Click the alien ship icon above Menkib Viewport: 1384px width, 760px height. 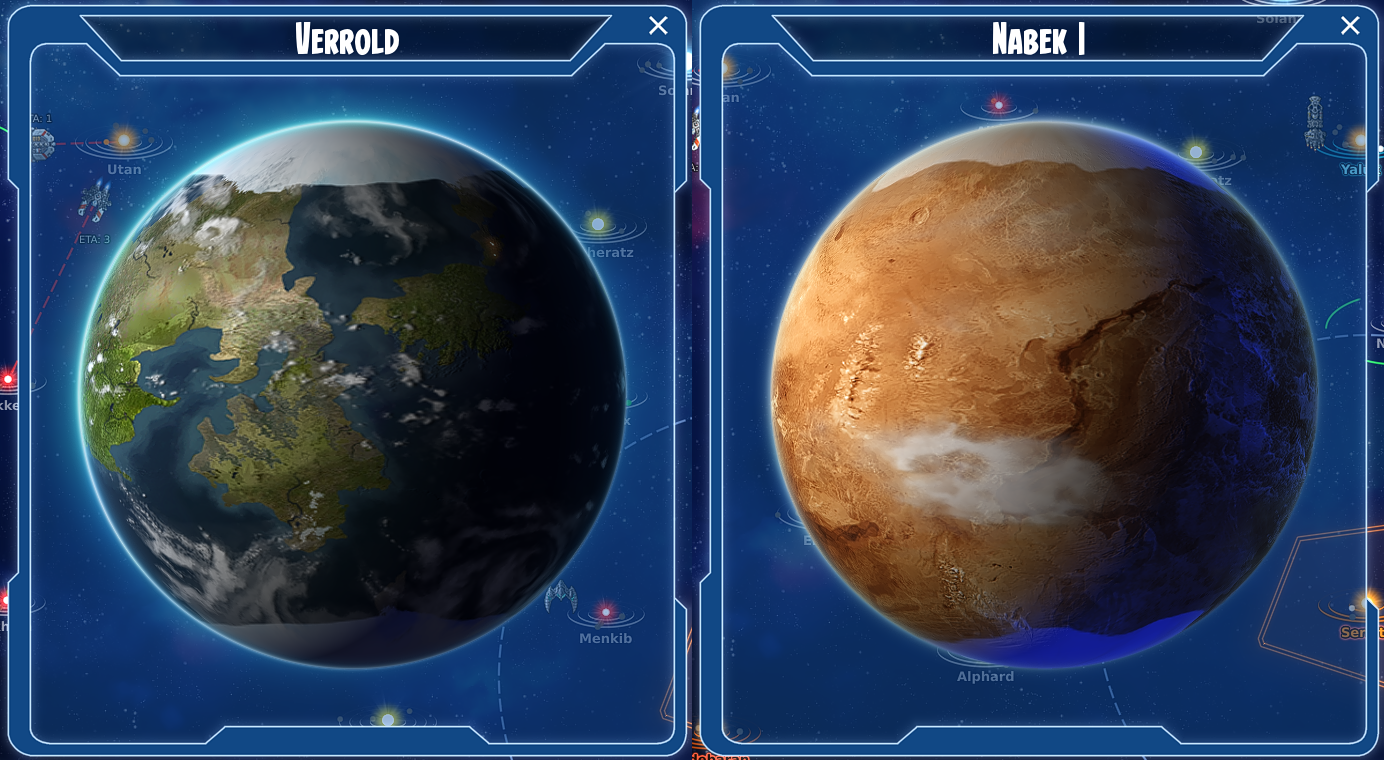pos(560,597)
